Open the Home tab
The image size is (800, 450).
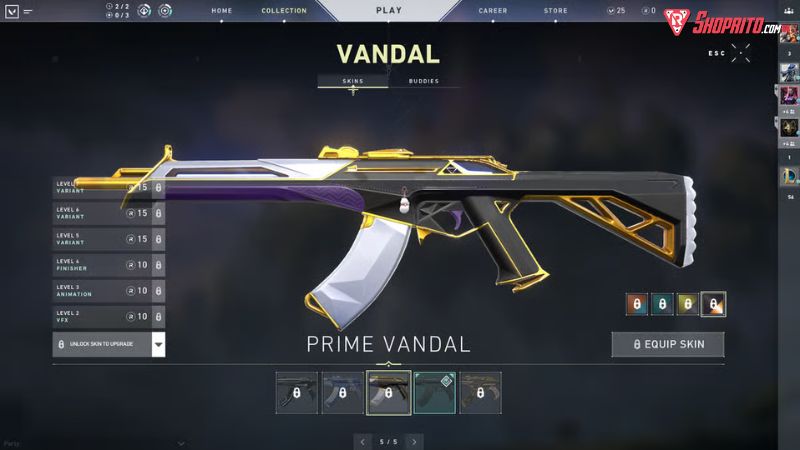click(223, 11)
